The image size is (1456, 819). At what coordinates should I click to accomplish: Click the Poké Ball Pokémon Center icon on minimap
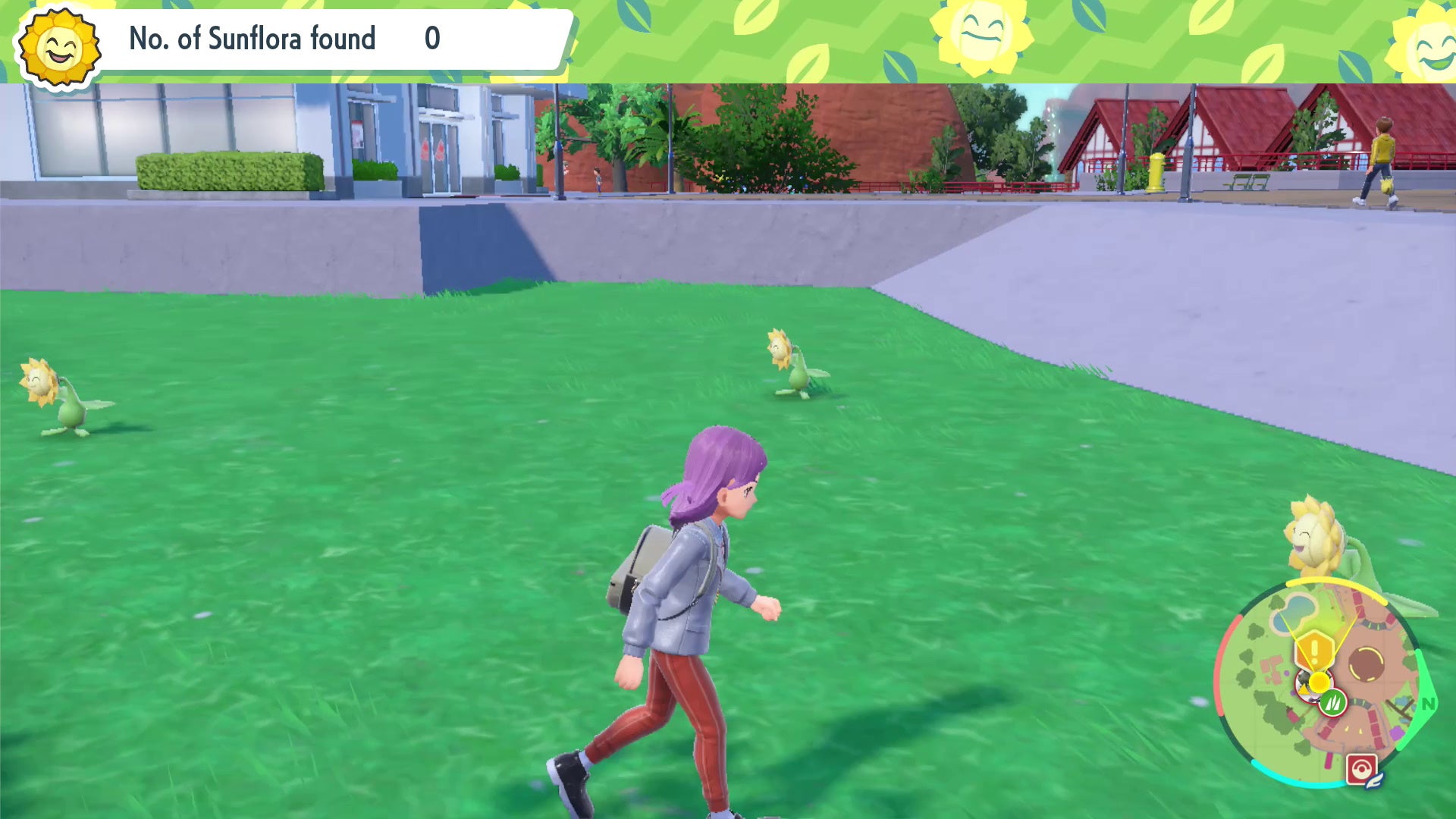[x=1362, y=768]
